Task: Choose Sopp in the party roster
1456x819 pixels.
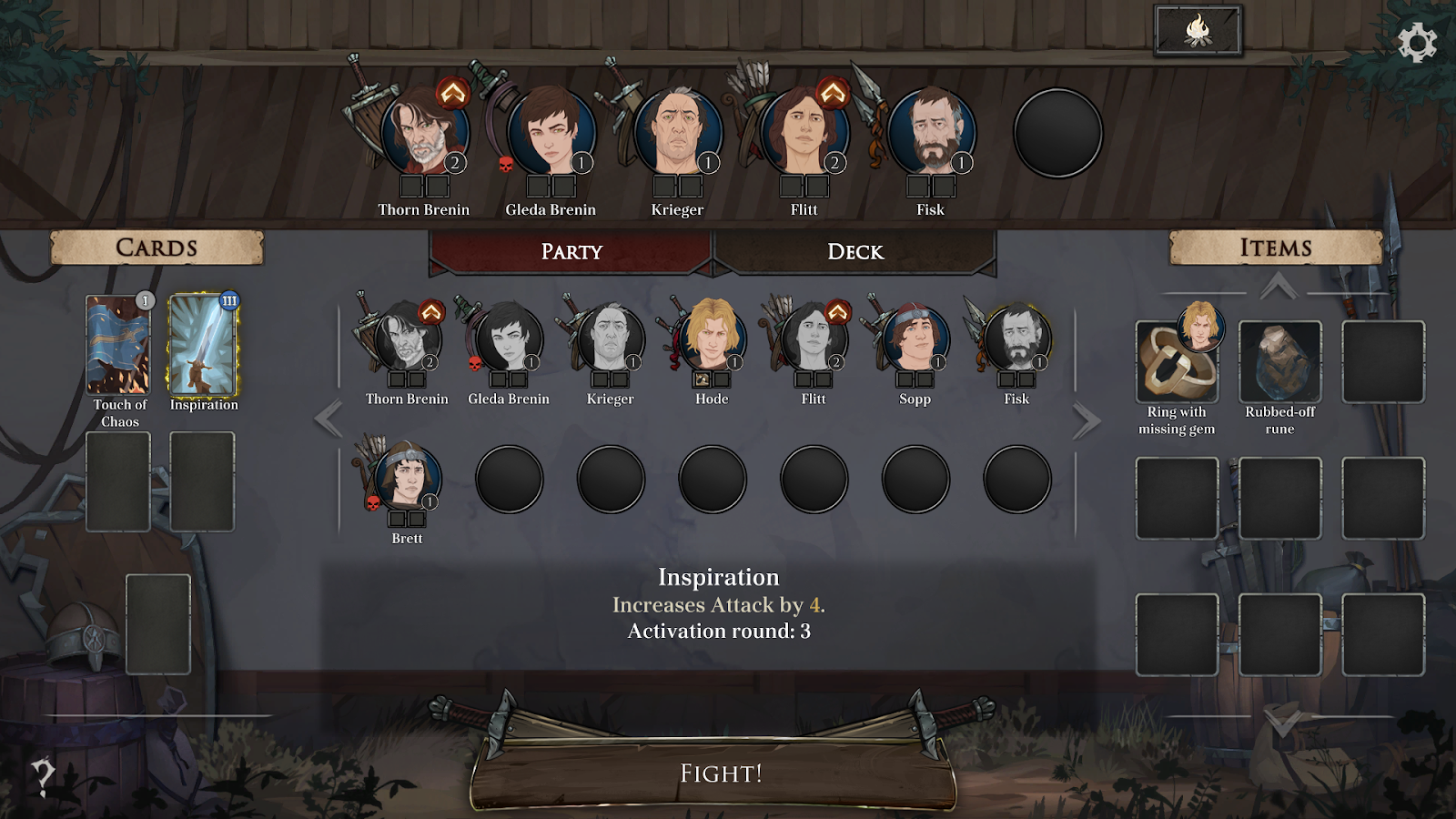Action: [x=915, y=339]
